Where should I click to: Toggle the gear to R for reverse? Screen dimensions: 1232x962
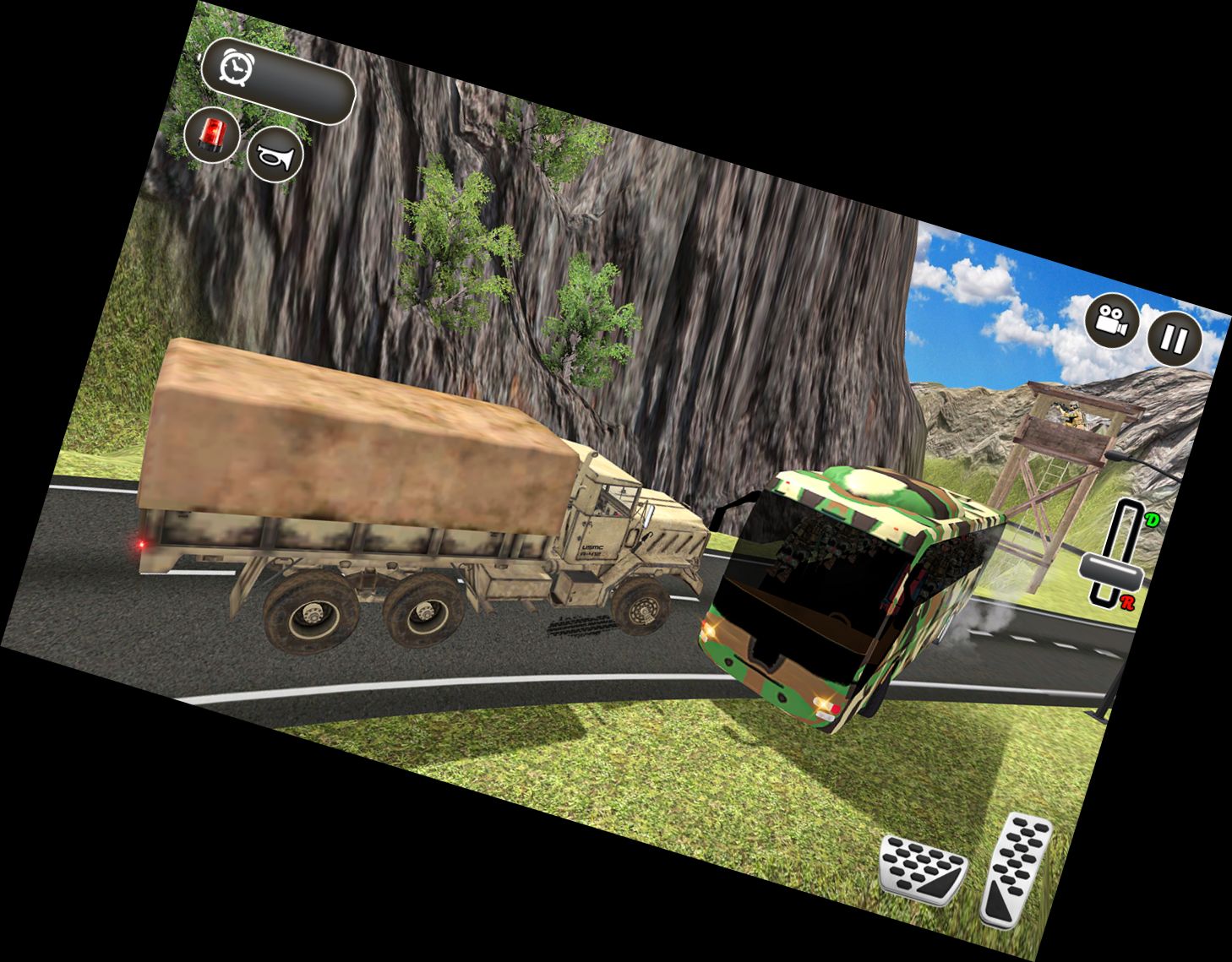(1126, 604)
